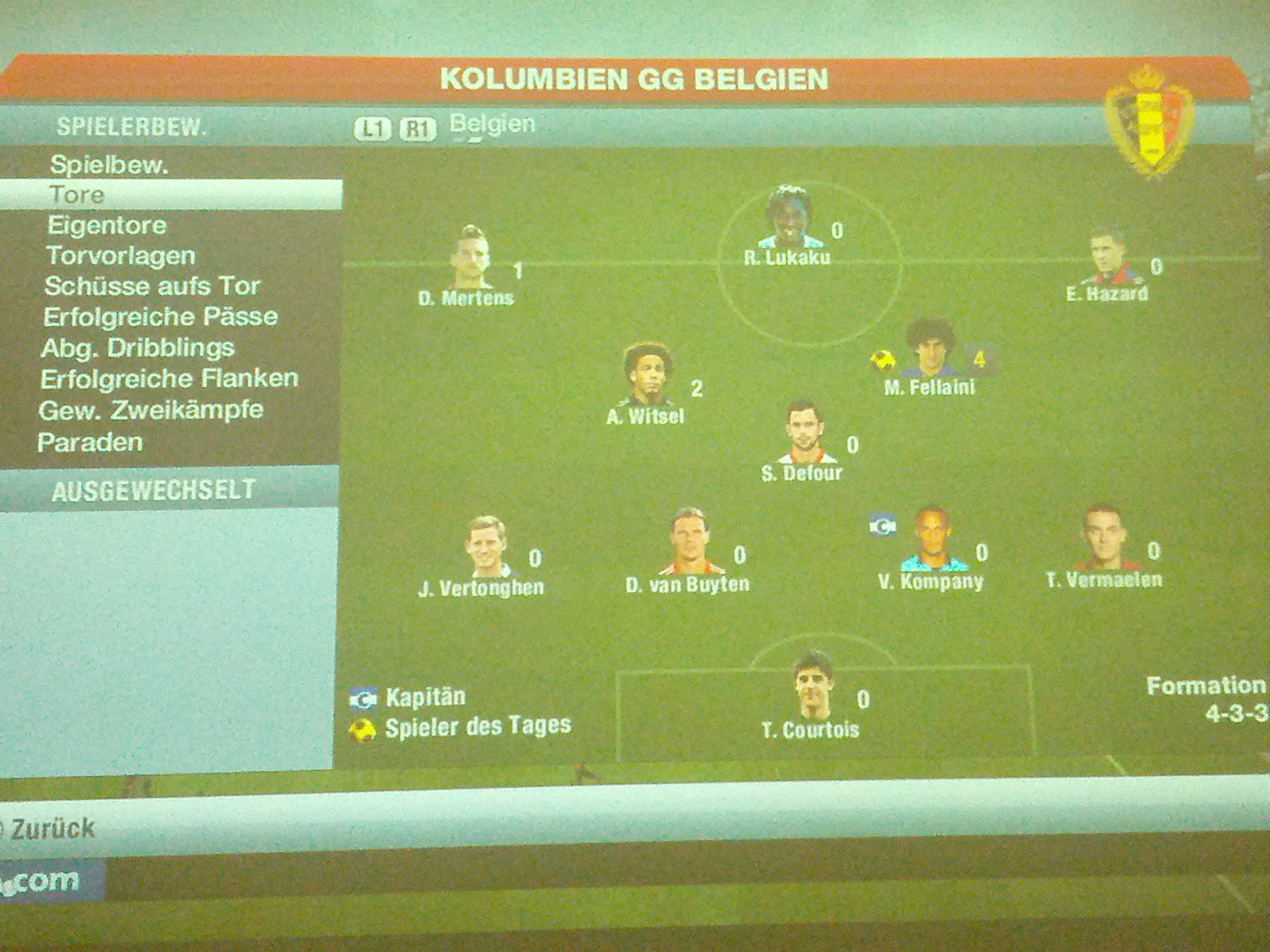This screenshot has width=1270, height=952.
Task: Select Schüsse aufs Tor
Action: (151, 286)
